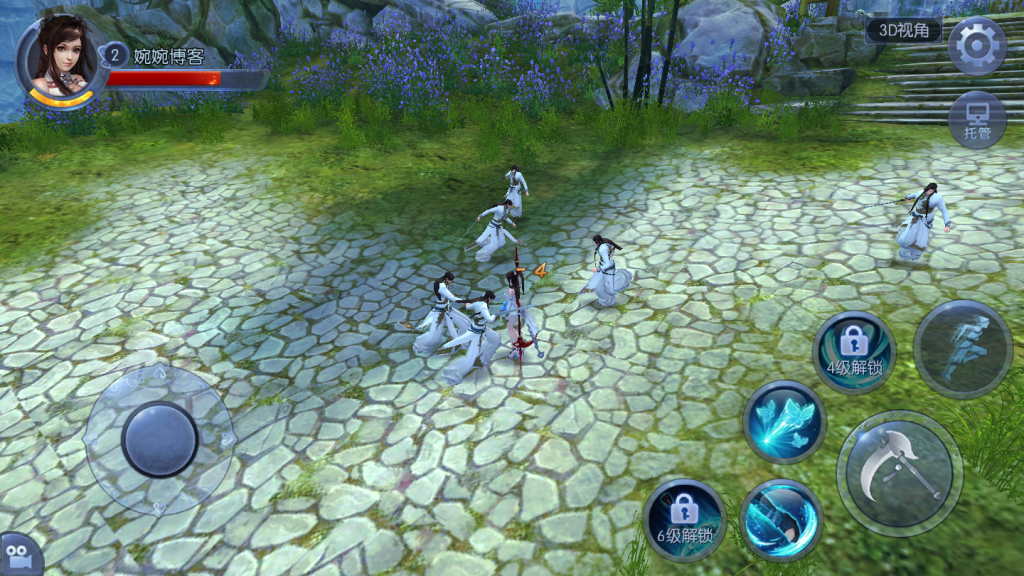1024x576 pixels.
Task: Cast the ice crystal shard skill
Action: coord(784,422)
